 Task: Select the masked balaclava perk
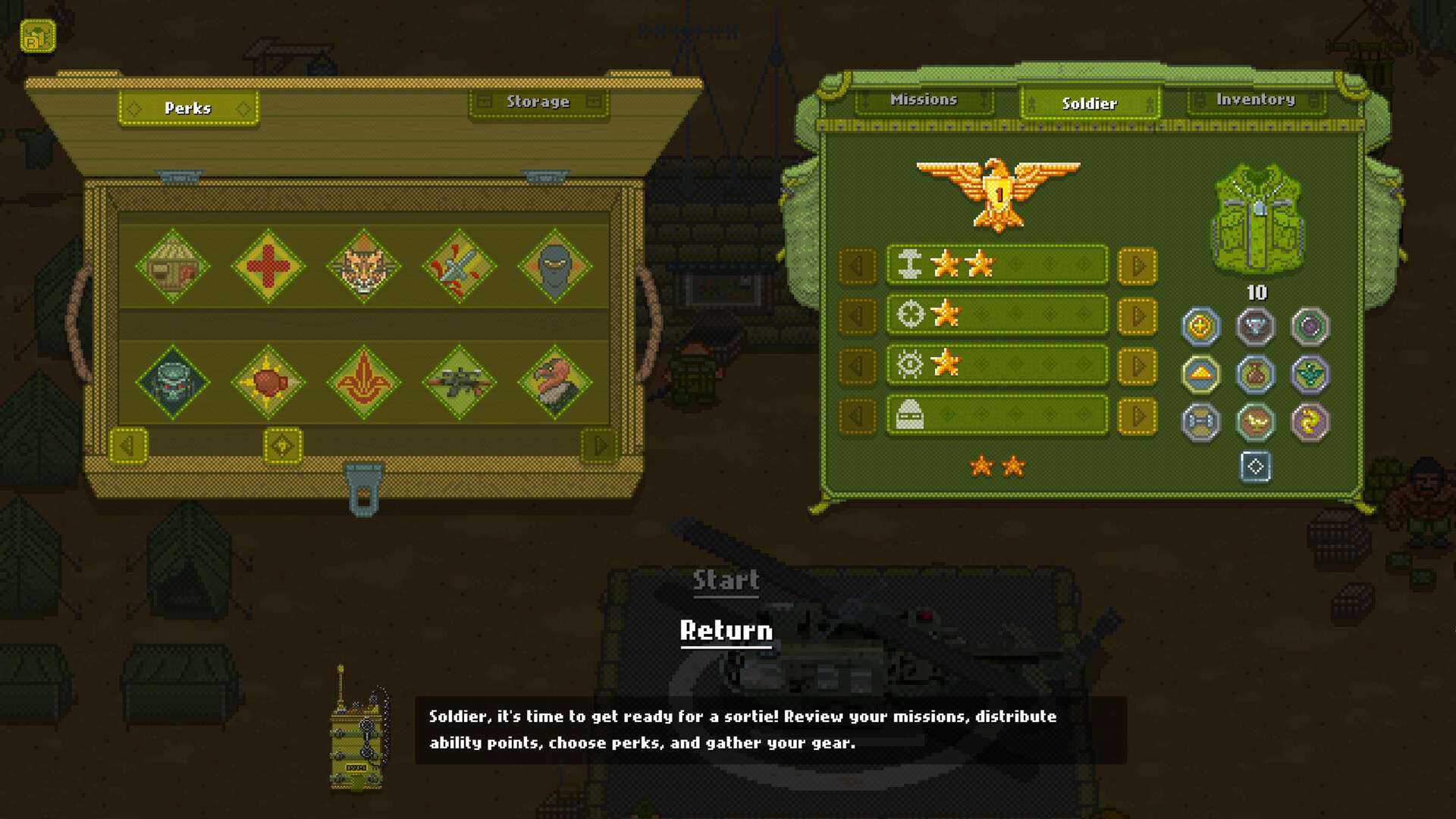[x=554, y=267]
